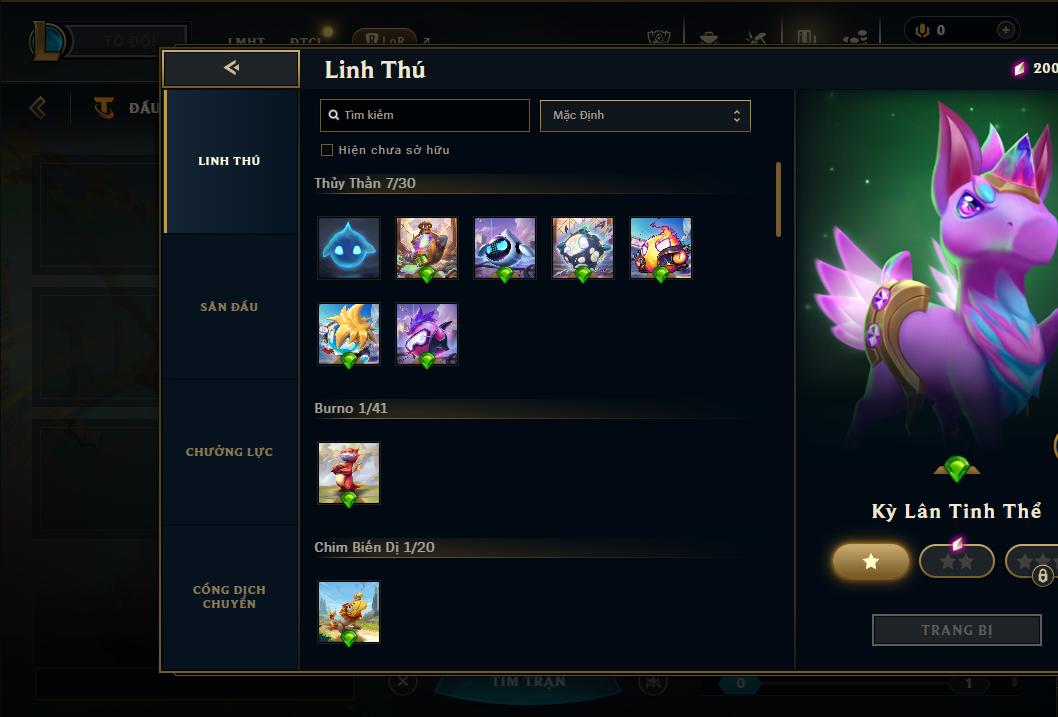The height and width of the screenshot is (717, 1058).
Task: Open the Mặc Định sort dropdown
Action: pyautogui.click(x=645, y=115)
